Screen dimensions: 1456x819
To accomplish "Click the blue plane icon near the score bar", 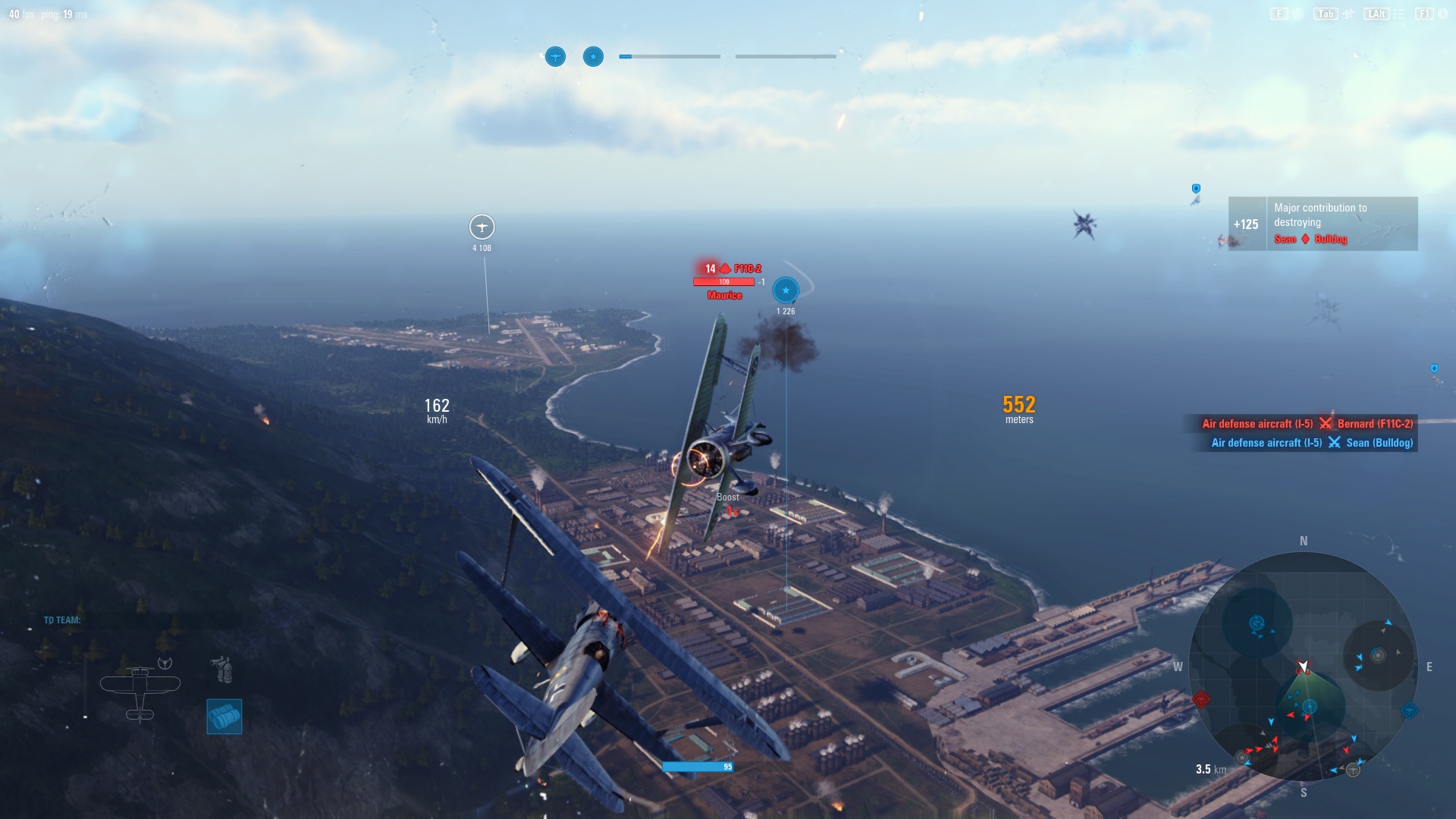I will (x=556, y=56).
